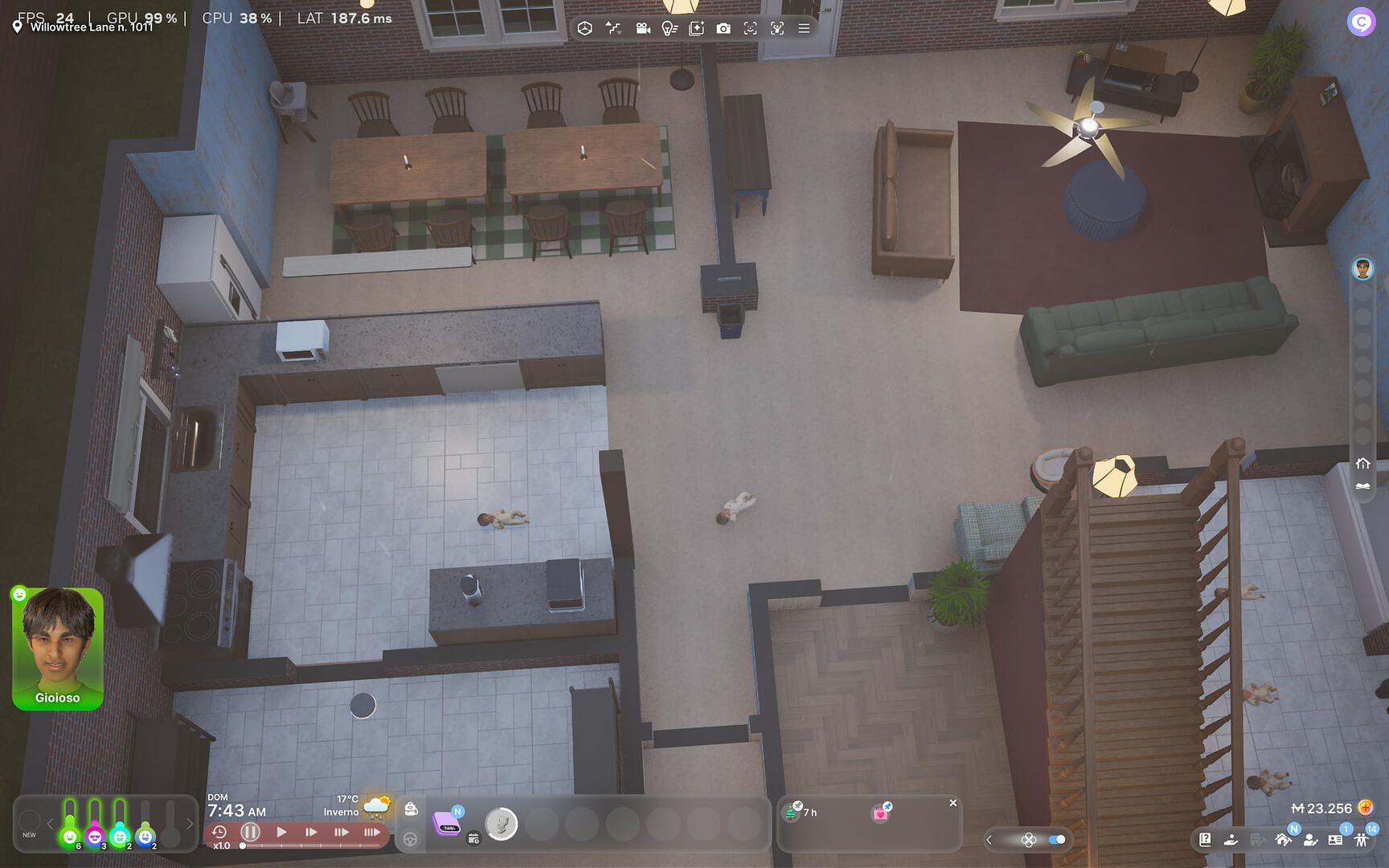Screen dimensions: 1389x868
Task: Collapse the panel using the left chevron
Action: point(990,840)
